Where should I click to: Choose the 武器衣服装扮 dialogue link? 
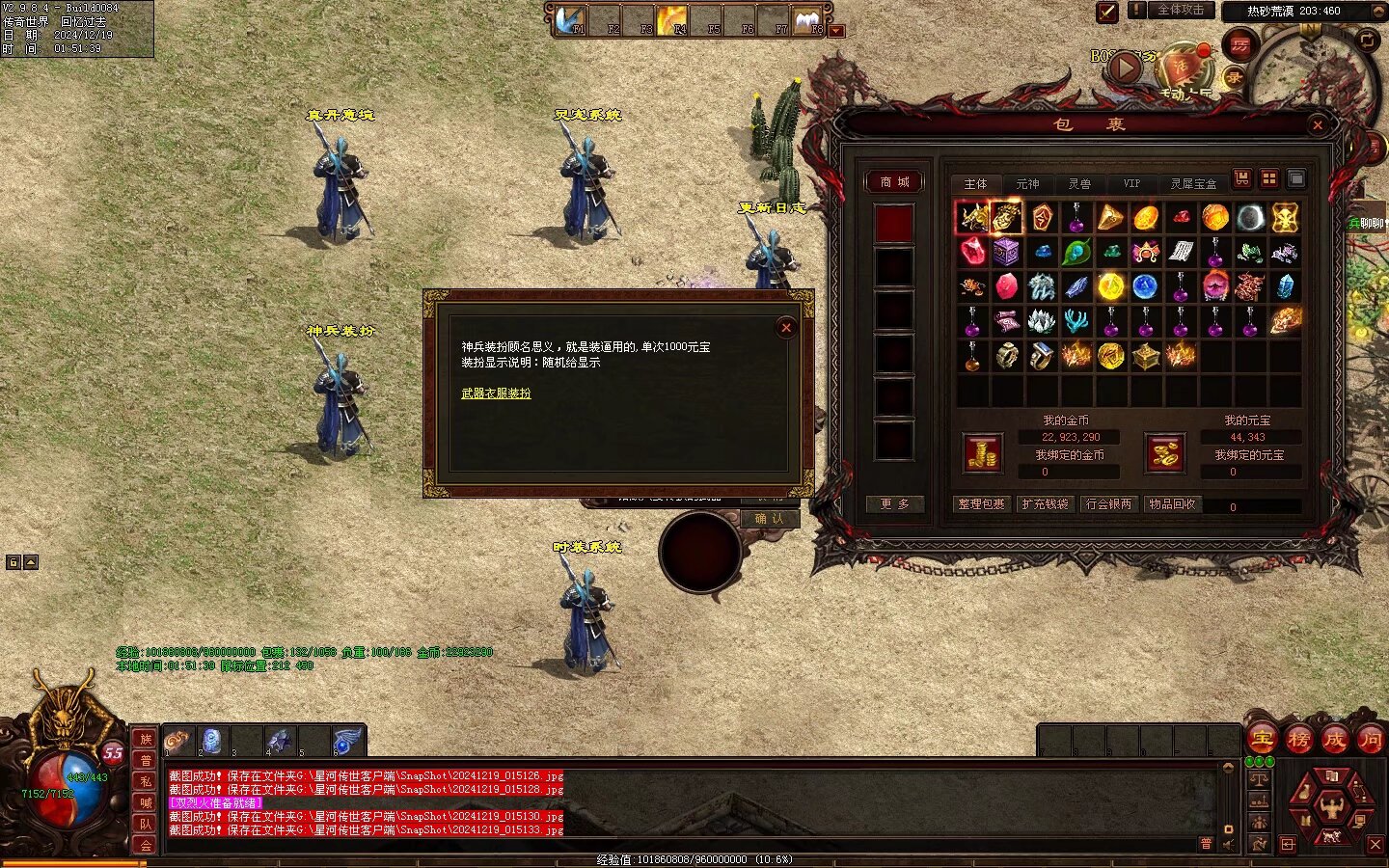coord(496,393)
